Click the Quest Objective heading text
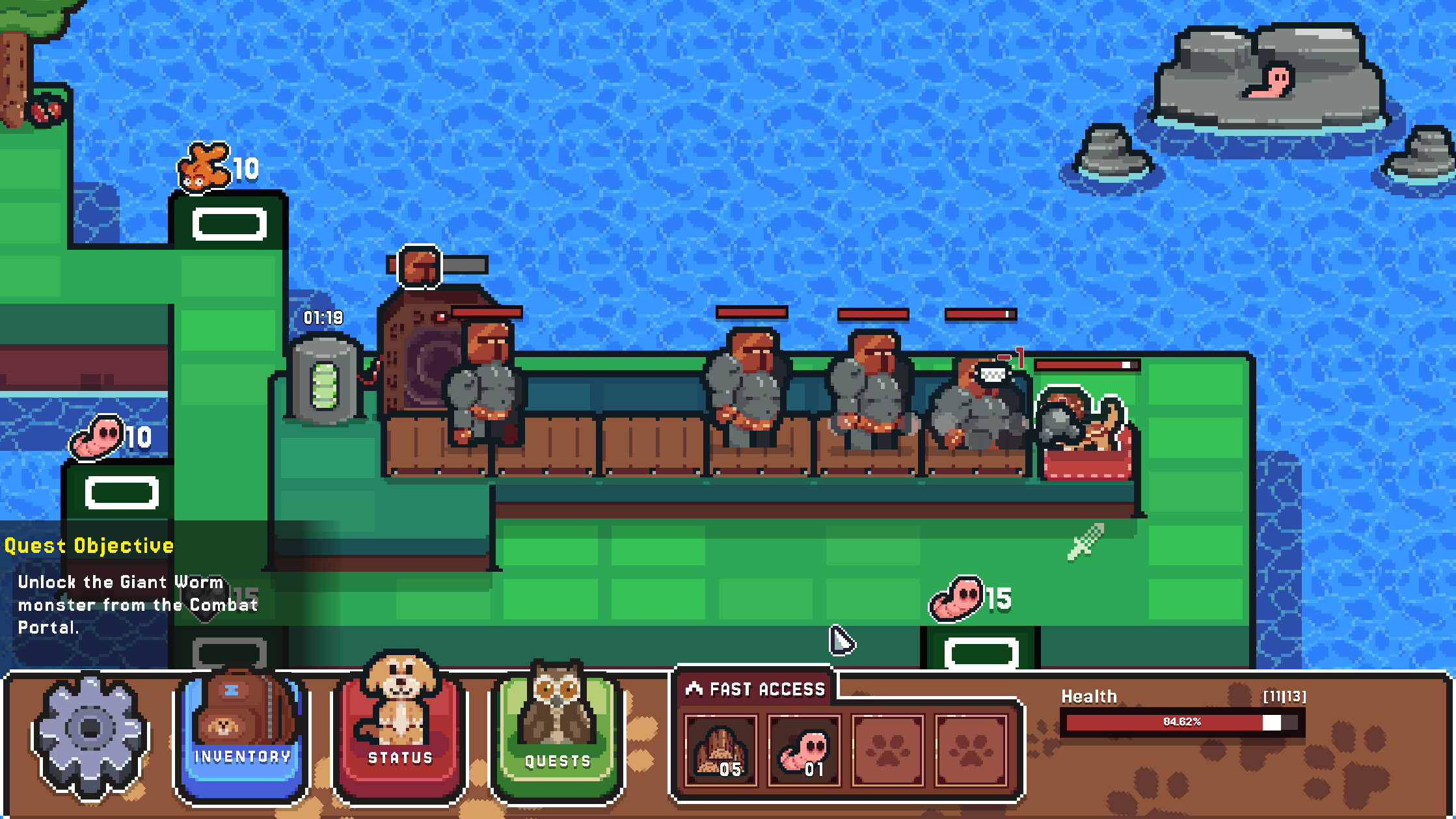The height and width of the screenshot is (819, 1456). click(x=89, y=545)
